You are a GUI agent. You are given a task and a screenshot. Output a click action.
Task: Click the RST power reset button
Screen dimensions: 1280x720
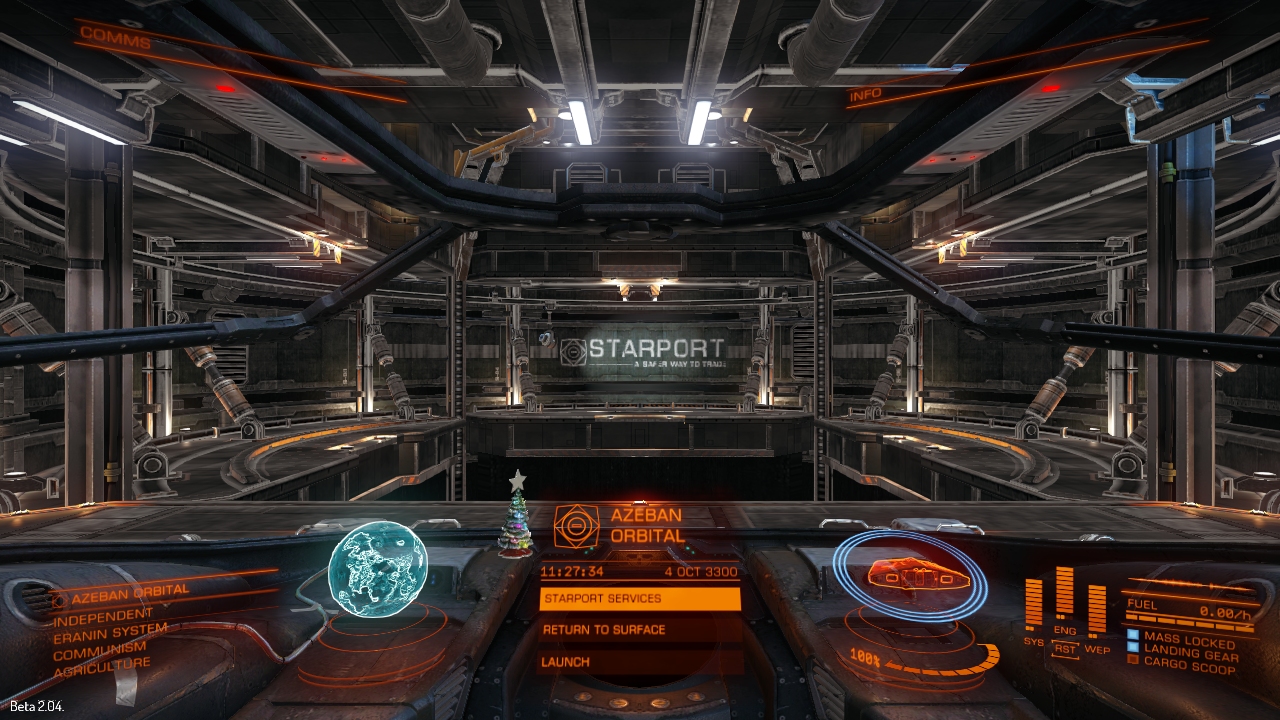coord(1065,649)
